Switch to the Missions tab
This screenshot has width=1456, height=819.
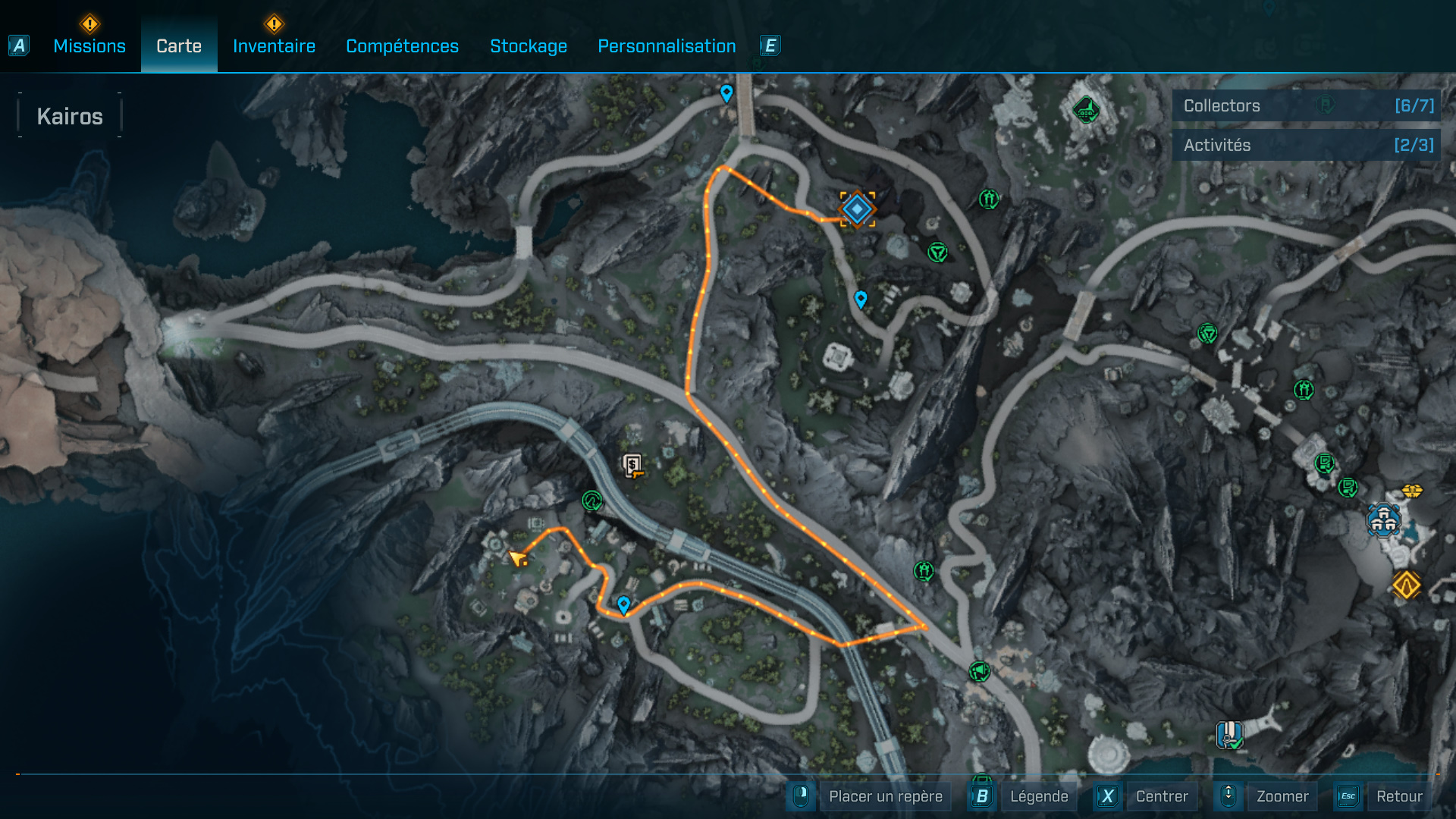pos(89,46)
